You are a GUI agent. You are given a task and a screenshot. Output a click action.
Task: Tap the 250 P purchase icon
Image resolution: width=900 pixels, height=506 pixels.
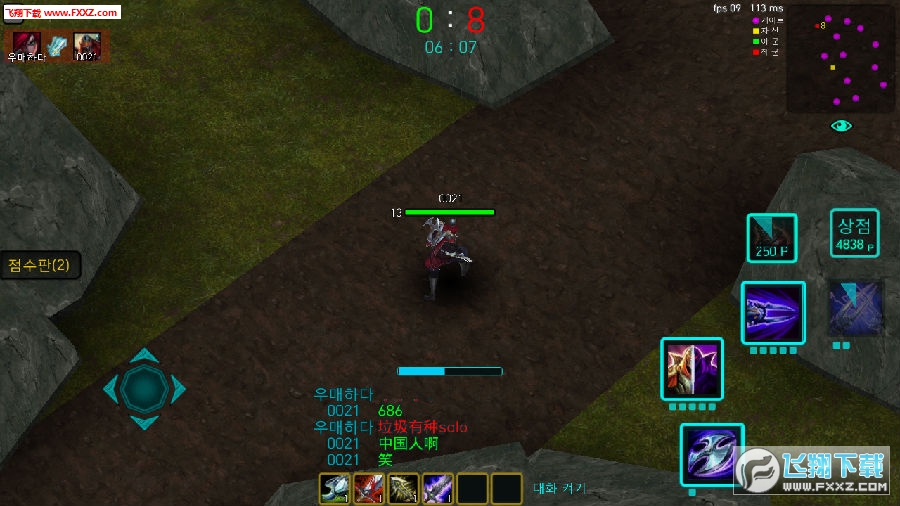771,238
